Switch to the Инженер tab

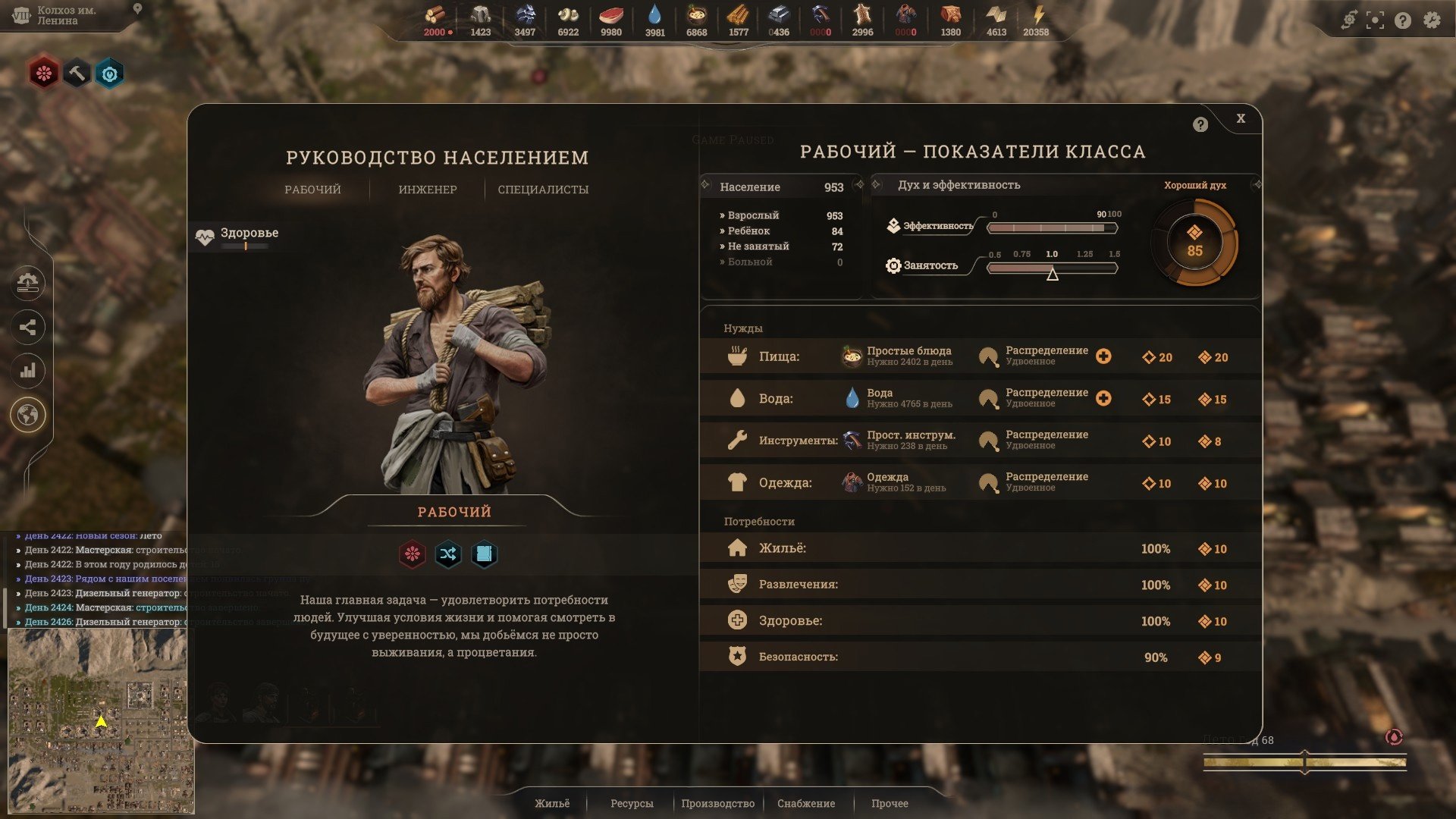pyautogui.click(x=428, y=190)
